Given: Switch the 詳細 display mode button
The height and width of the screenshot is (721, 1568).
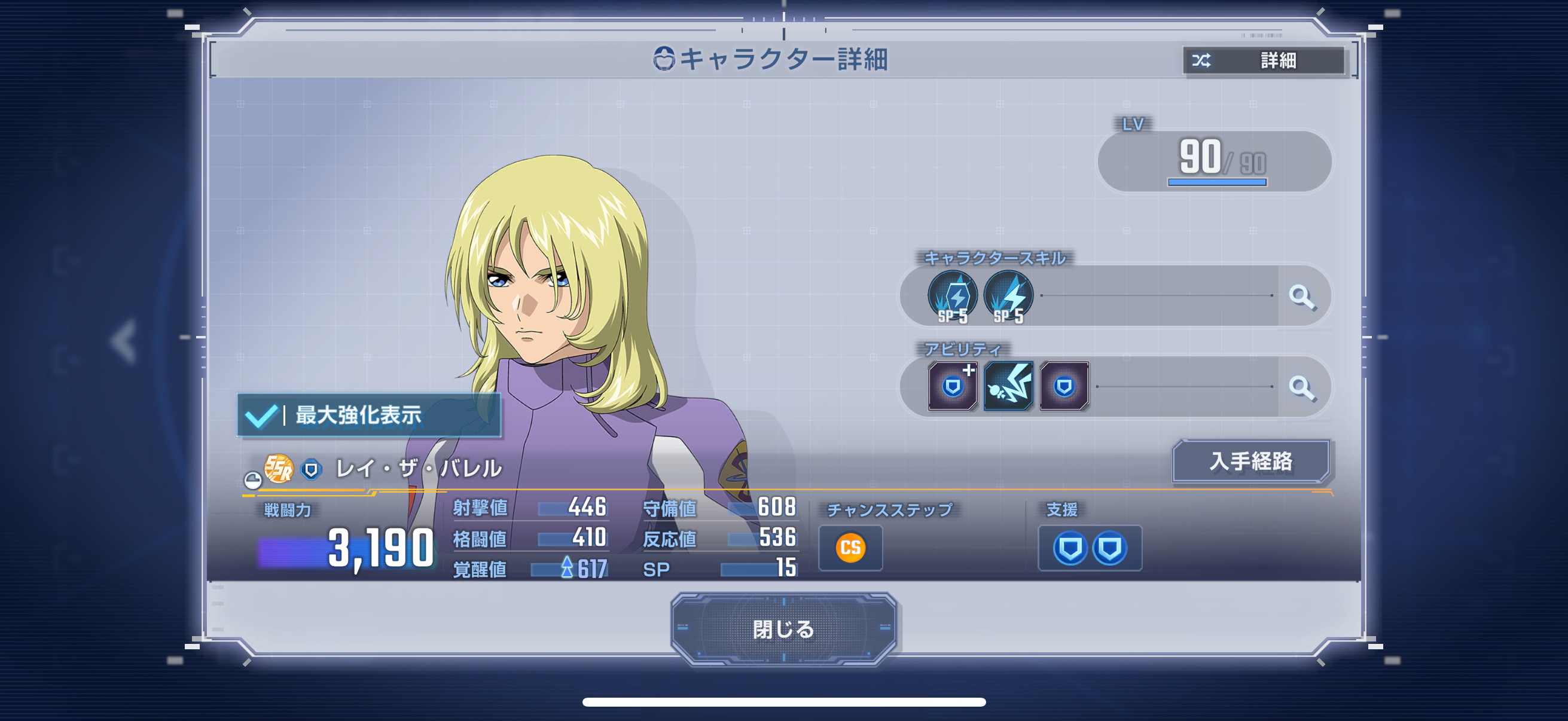Looking at the screenshot, I should click(1263, 60).
